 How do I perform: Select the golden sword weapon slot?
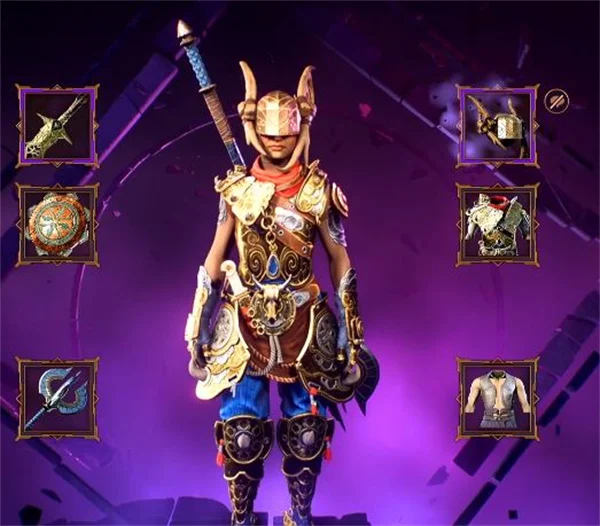point(57,126)
